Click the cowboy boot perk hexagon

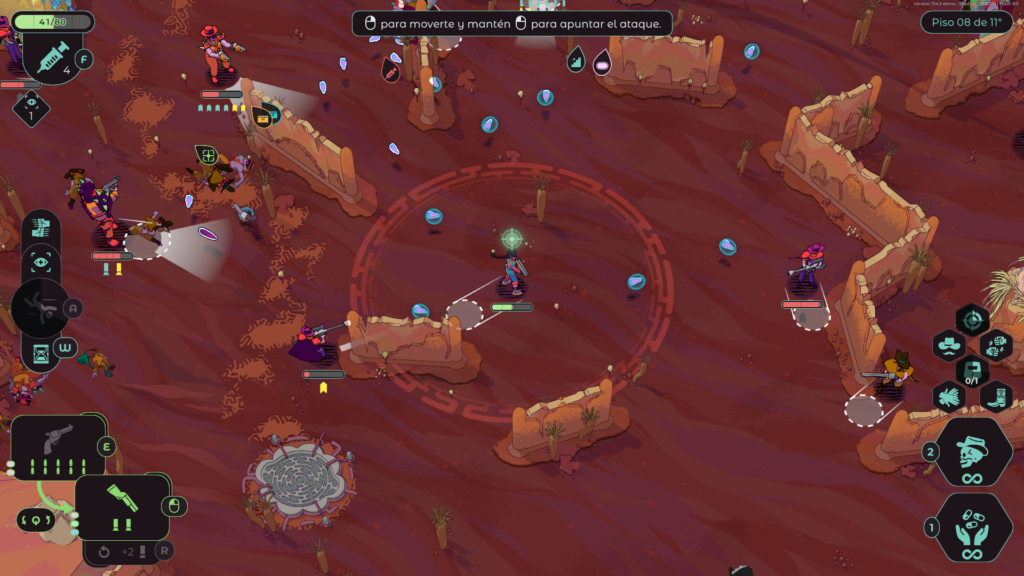coord(996,396)
